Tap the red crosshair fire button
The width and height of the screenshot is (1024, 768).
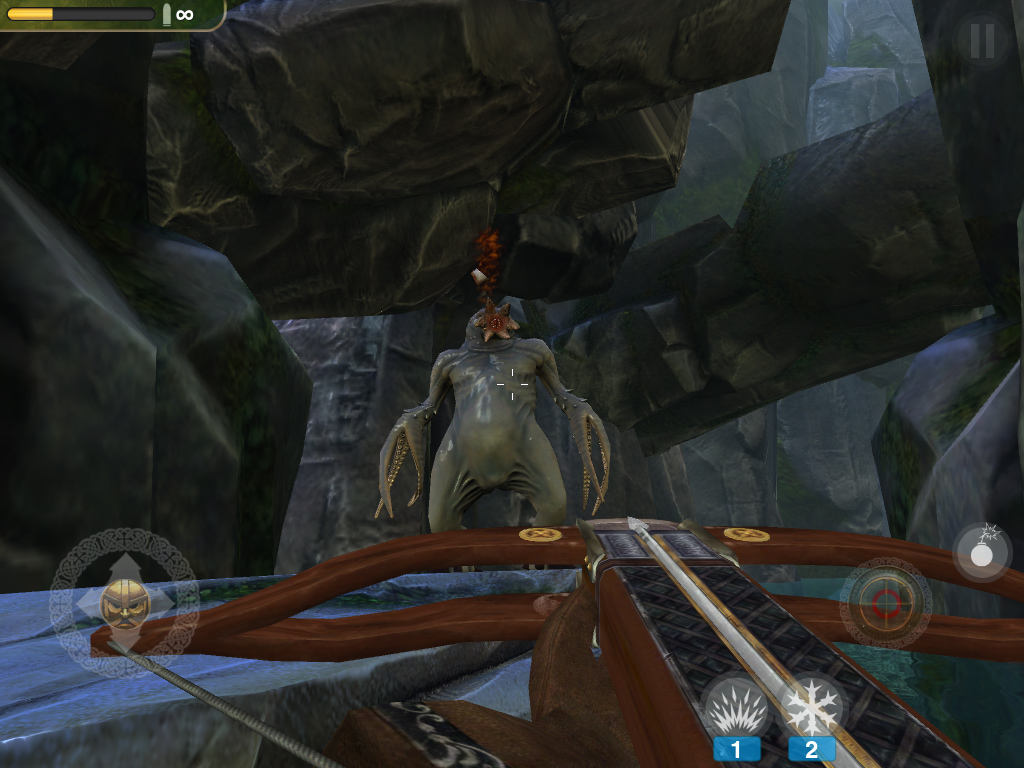[x=886, y=603]
